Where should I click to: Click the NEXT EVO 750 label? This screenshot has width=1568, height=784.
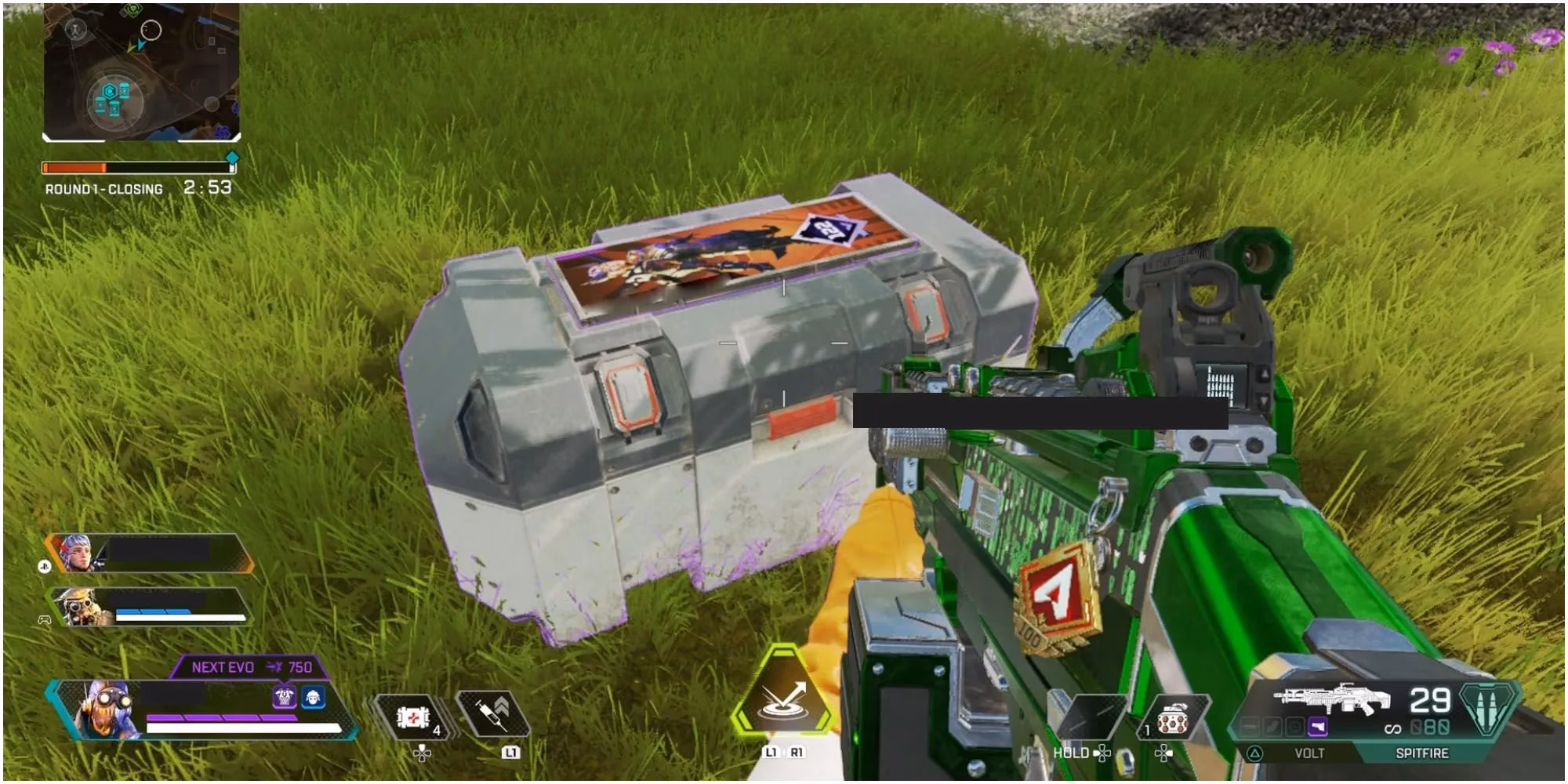point(247,667)
